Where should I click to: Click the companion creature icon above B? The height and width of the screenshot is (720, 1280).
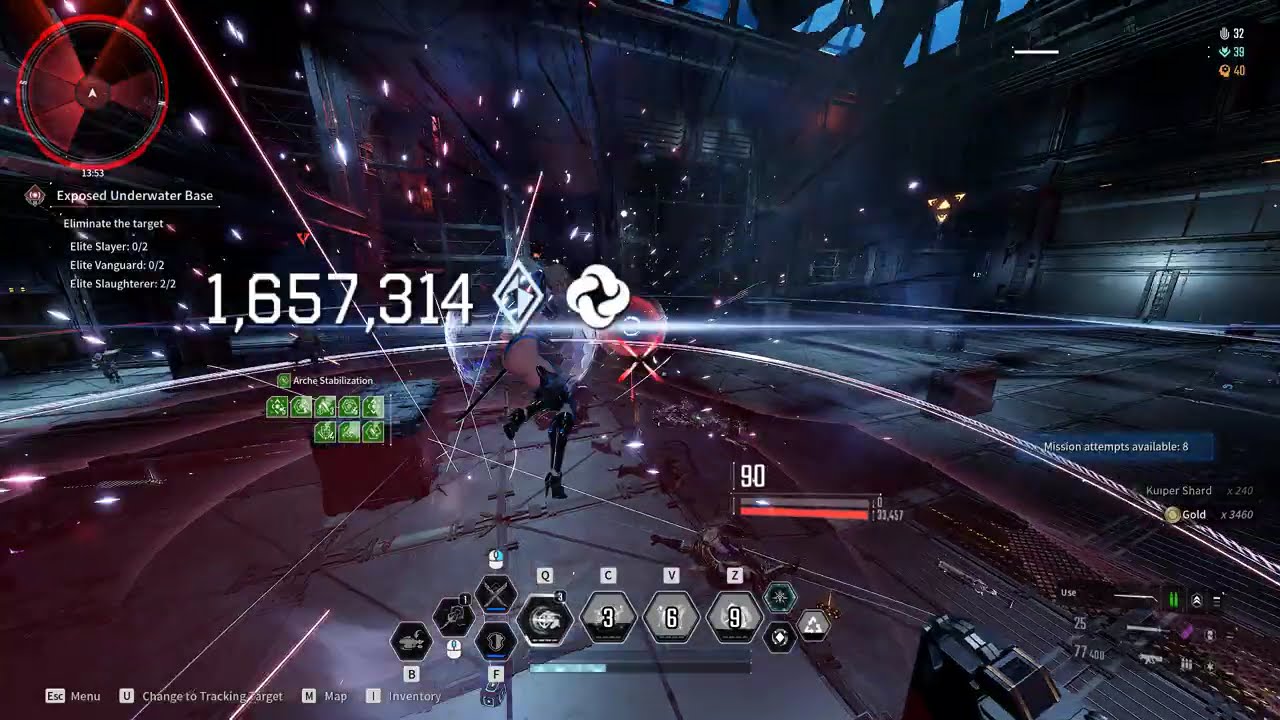411,640
